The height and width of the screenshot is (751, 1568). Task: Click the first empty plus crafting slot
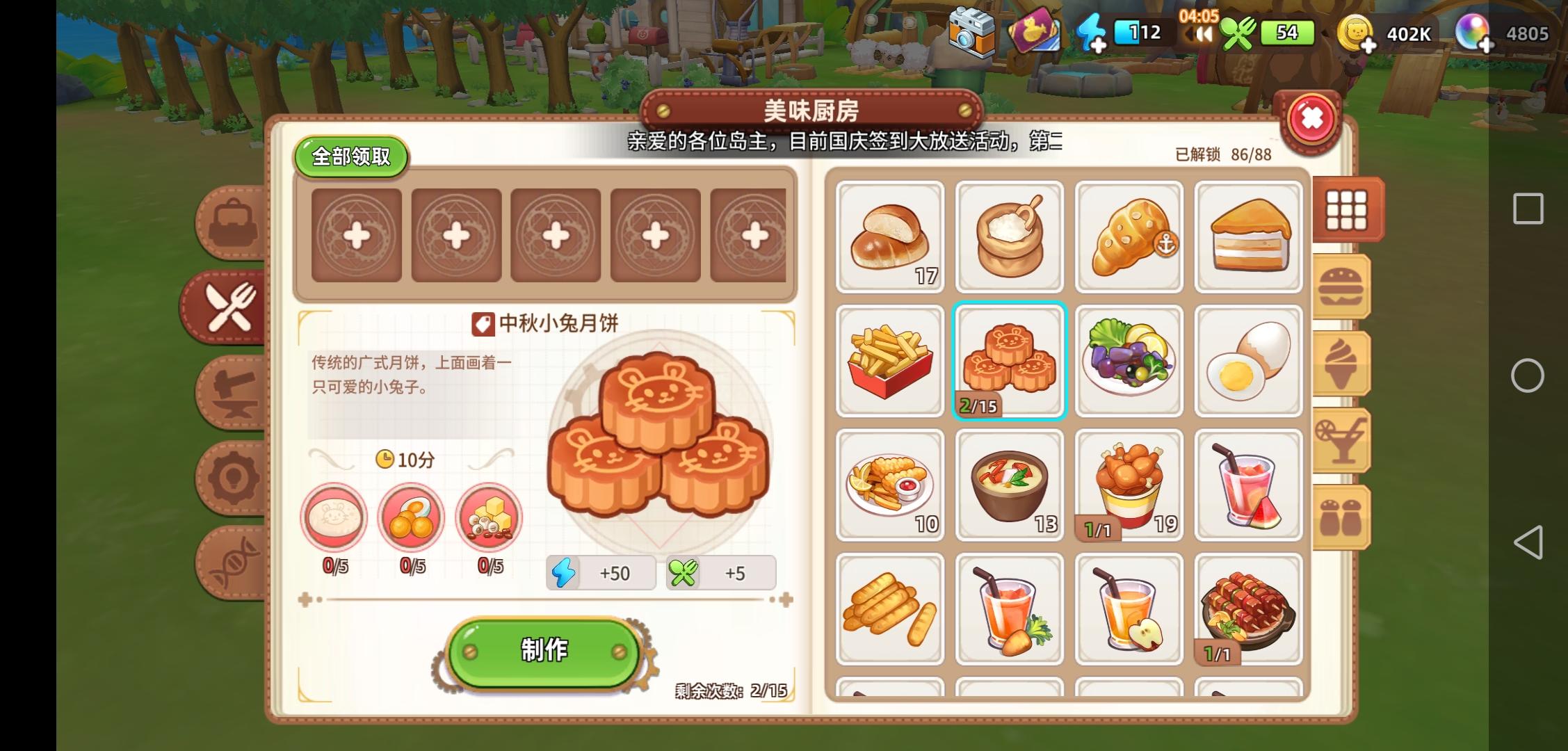tap(356, 236)
